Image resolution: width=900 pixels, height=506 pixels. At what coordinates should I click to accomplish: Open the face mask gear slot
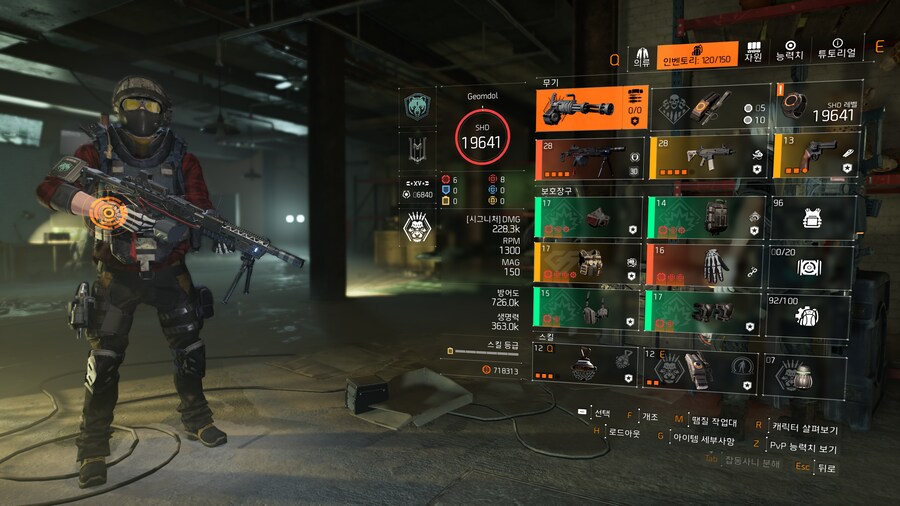click(589, 216)
